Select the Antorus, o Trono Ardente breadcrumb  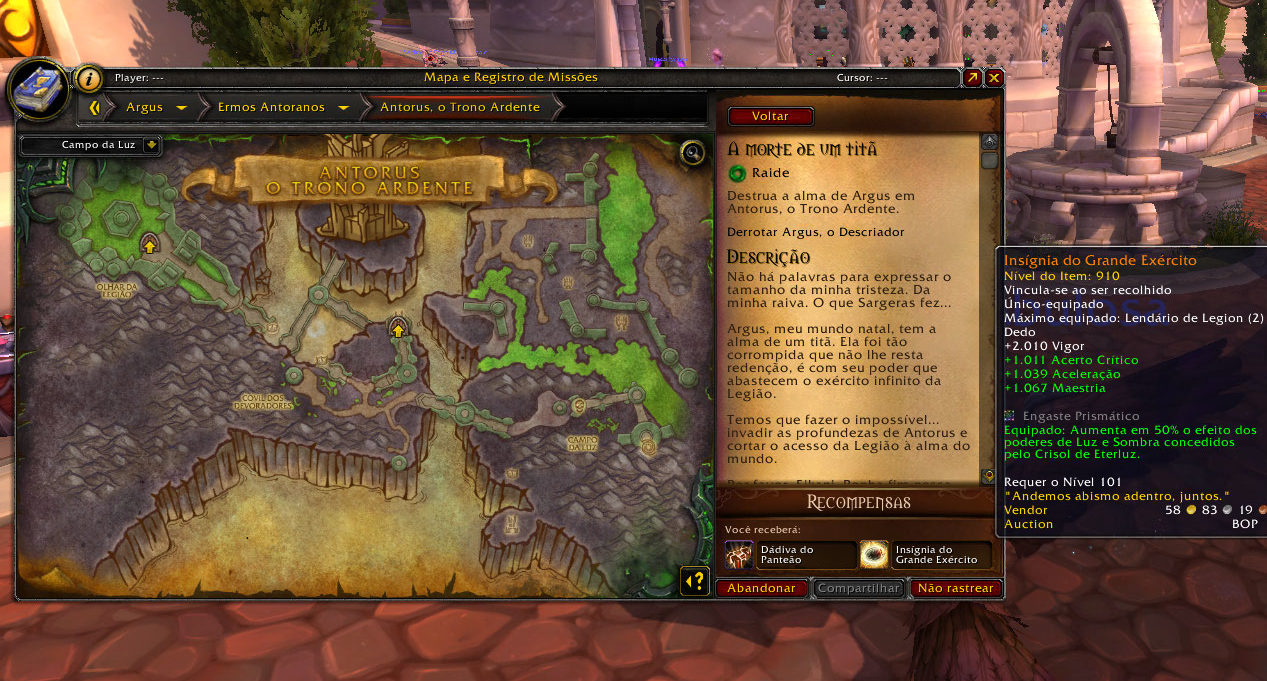click(459, 107)
